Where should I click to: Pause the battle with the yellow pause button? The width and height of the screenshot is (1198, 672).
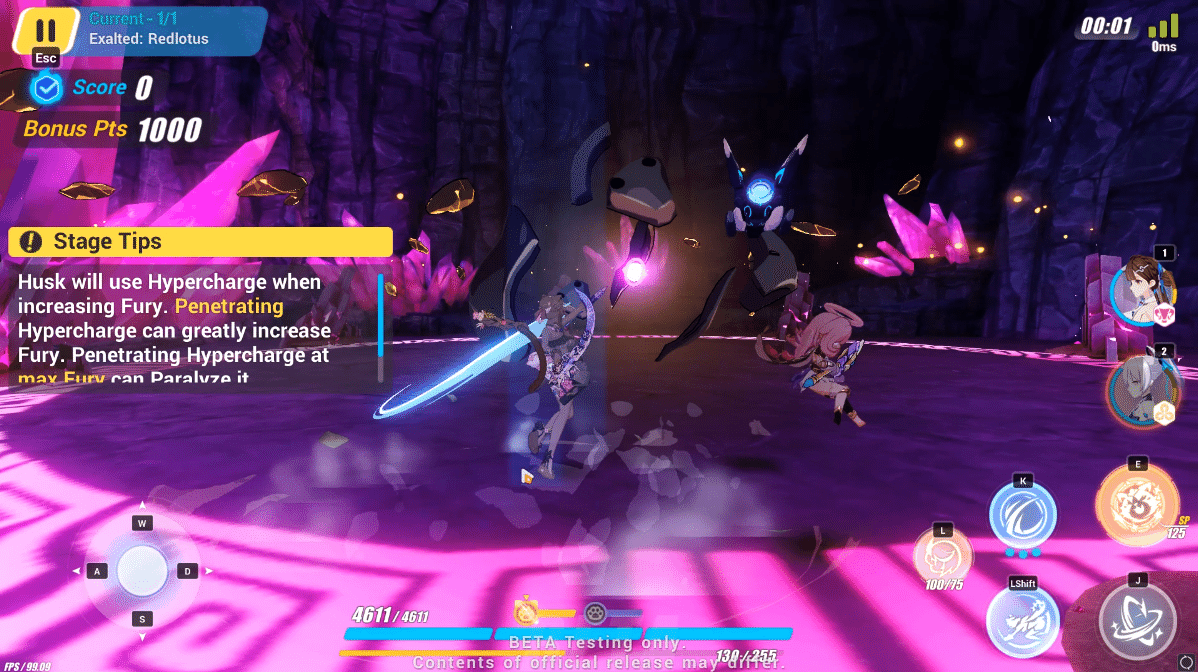click(46, 29)
